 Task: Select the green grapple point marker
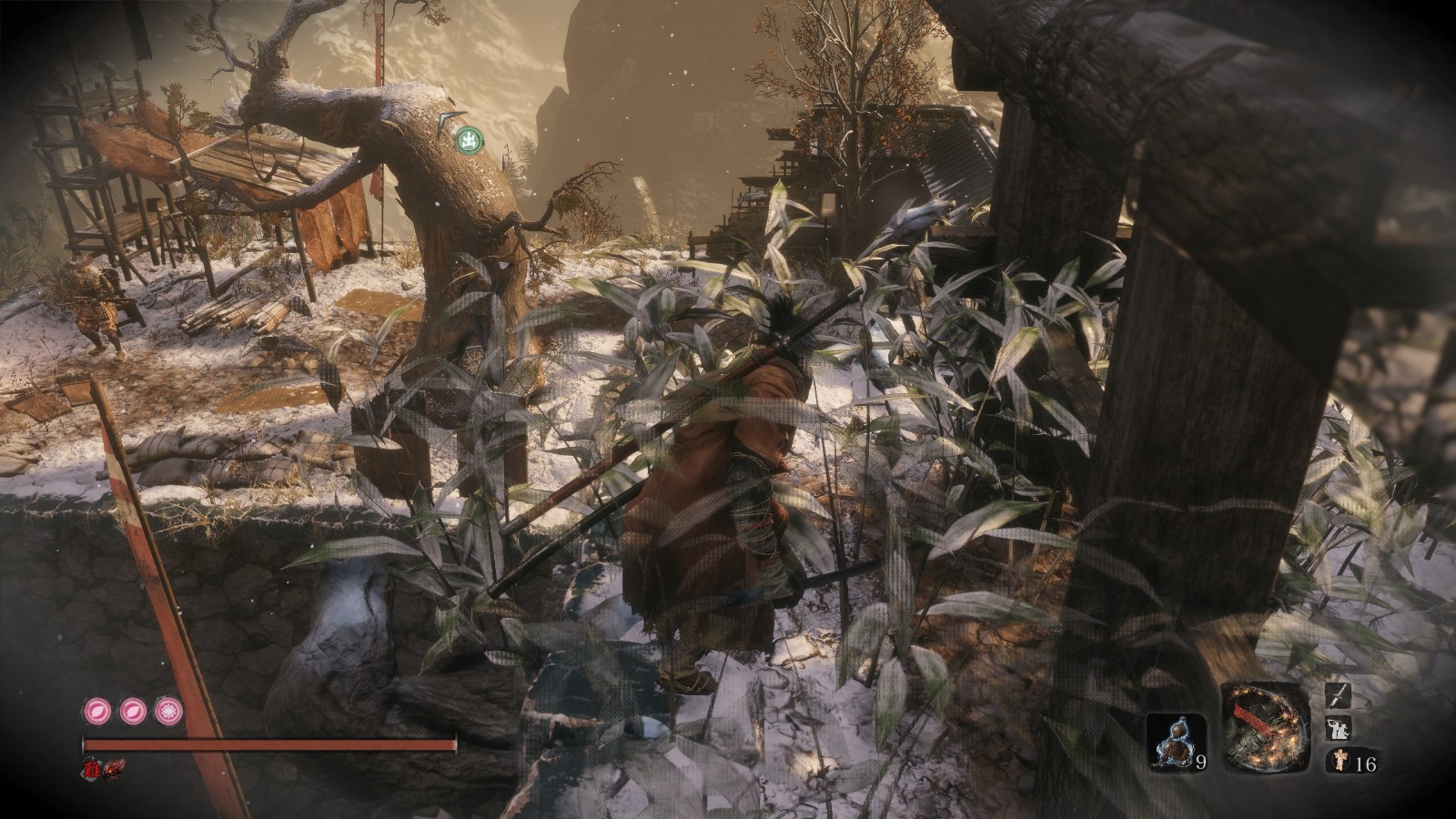tap(470, 140)
